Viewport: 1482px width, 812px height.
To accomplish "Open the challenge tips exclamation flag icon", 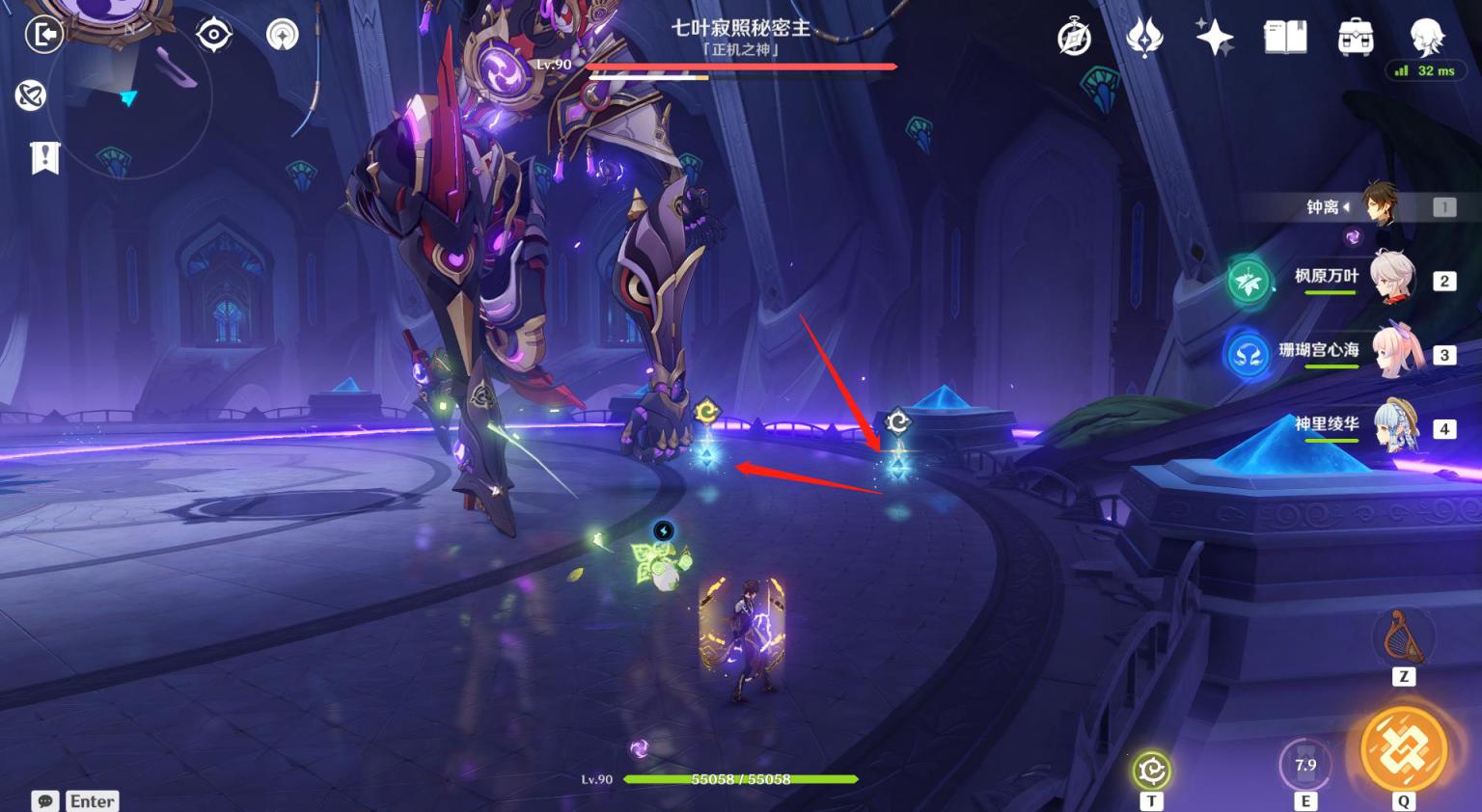I will [44, 157].
